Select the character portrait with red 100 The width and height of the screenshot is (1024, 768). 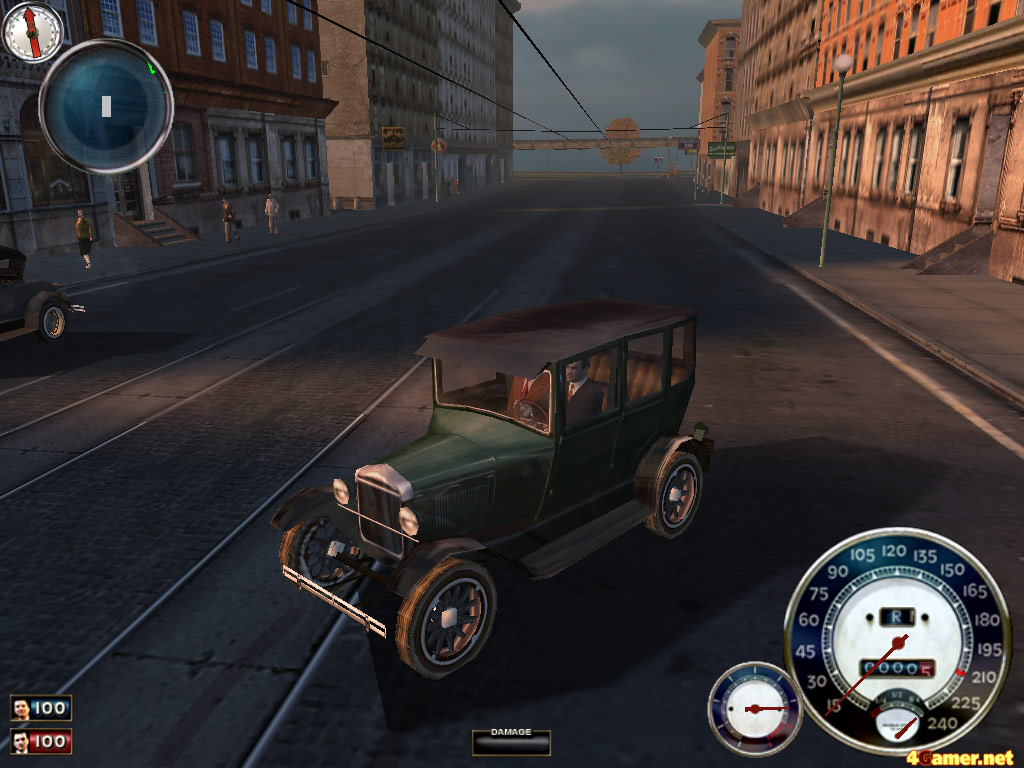point(21,742)
